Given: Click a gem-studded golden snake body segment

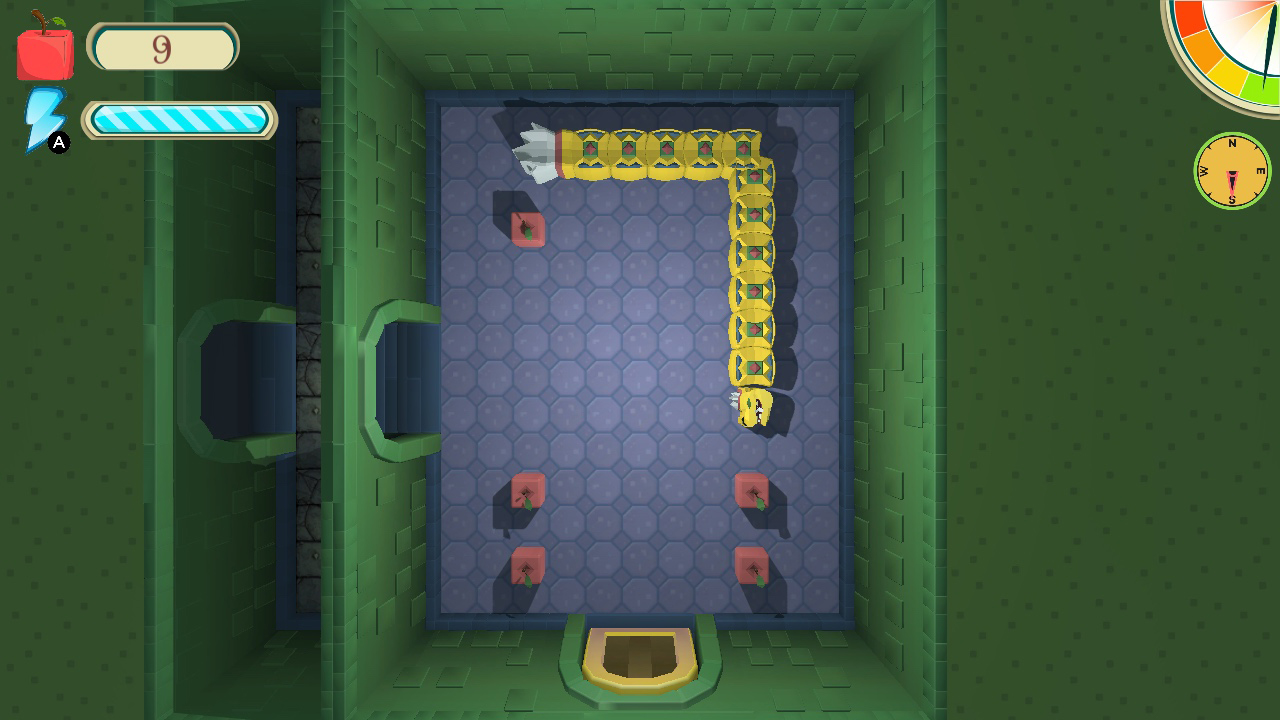Looking at the screenshot, I should point(630,150).
